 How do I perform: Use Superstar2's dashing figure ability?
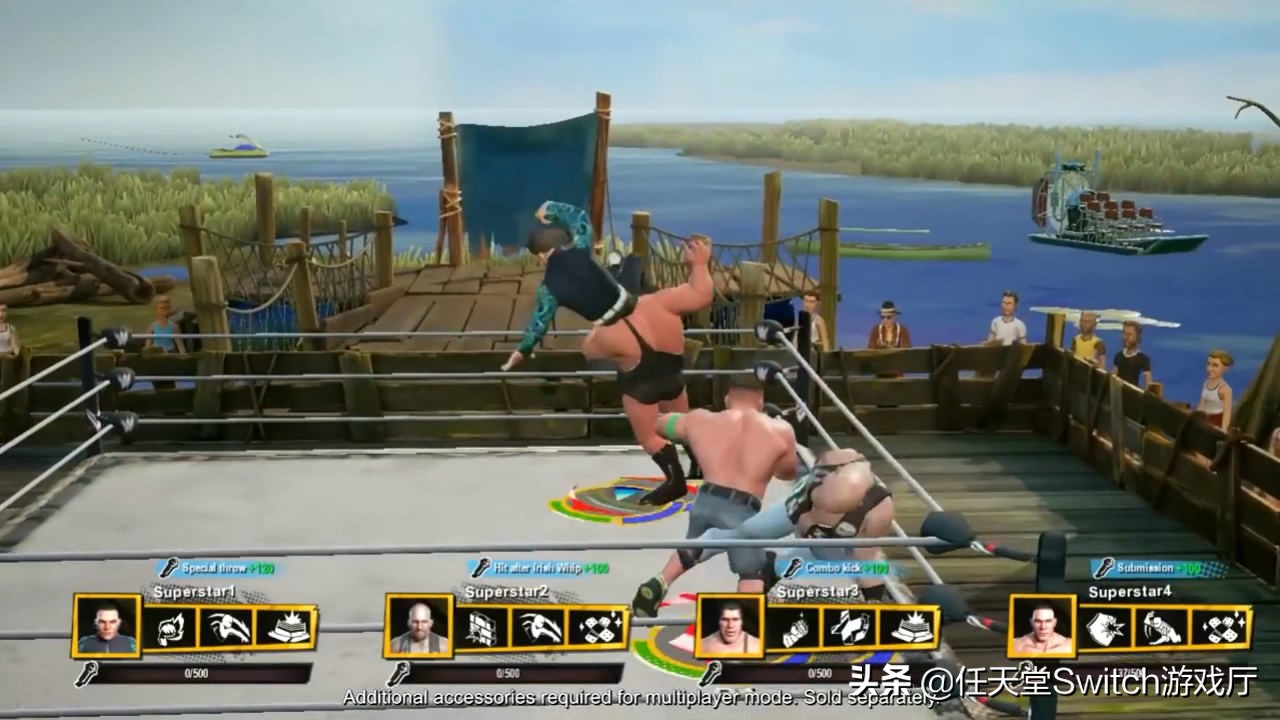tap(539, 627)
